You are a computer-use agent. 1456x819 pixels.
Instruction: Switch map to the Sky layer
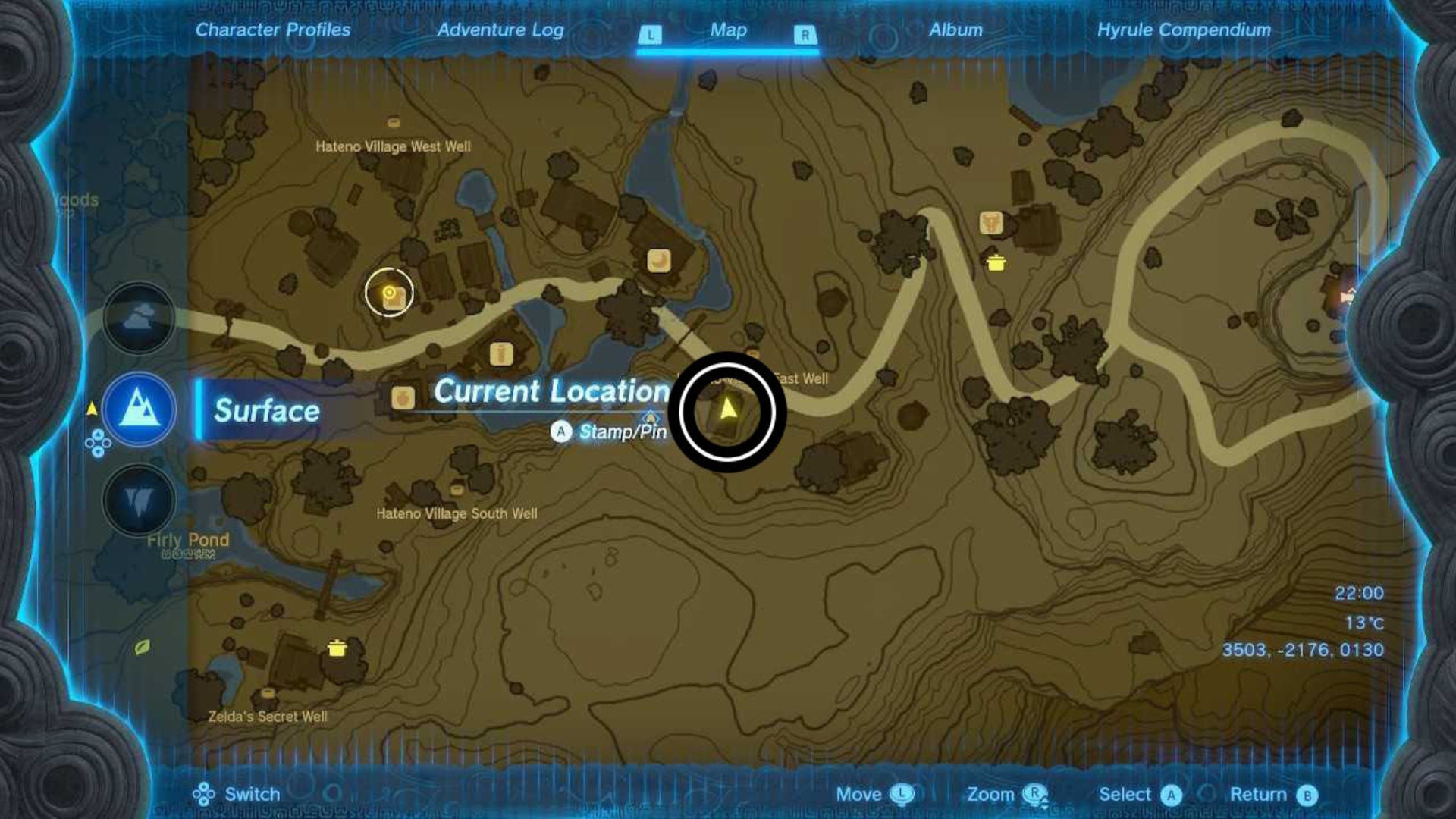[139, 318]
